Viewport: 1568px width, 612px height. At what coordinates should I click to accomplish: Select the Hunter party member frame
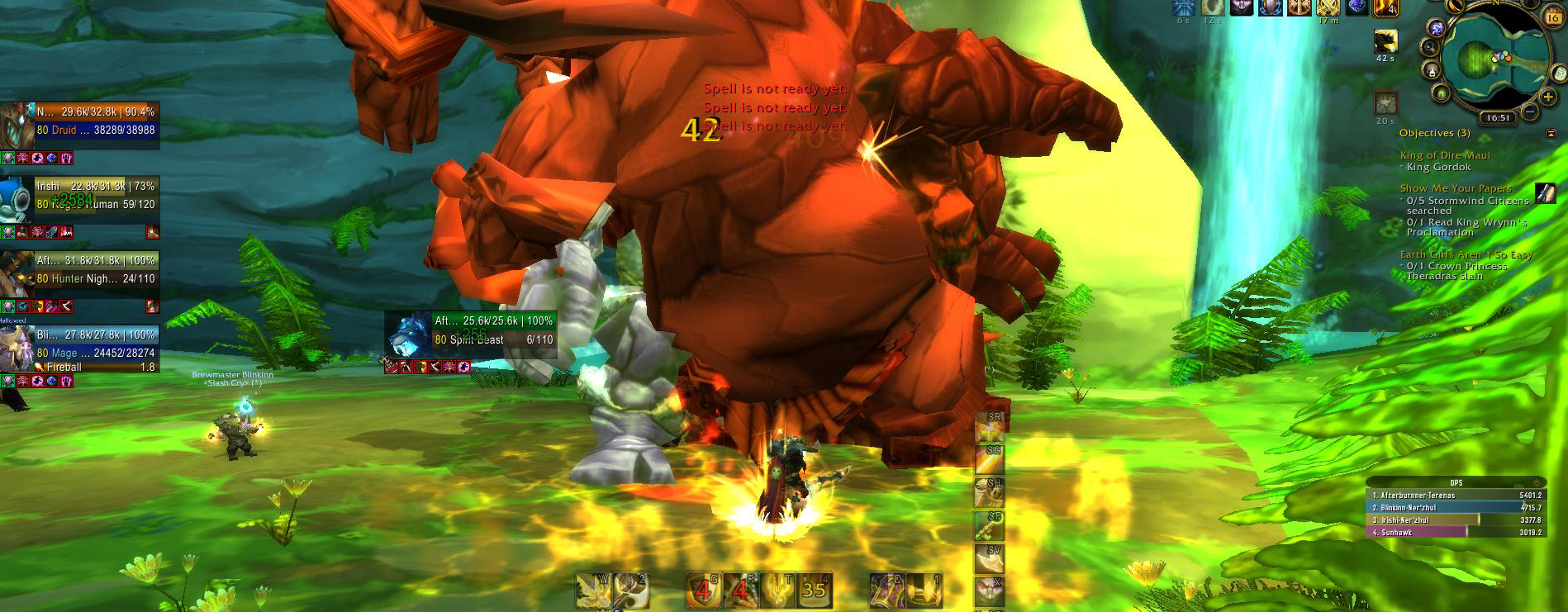pyautogui.click(x=95, y=270)
